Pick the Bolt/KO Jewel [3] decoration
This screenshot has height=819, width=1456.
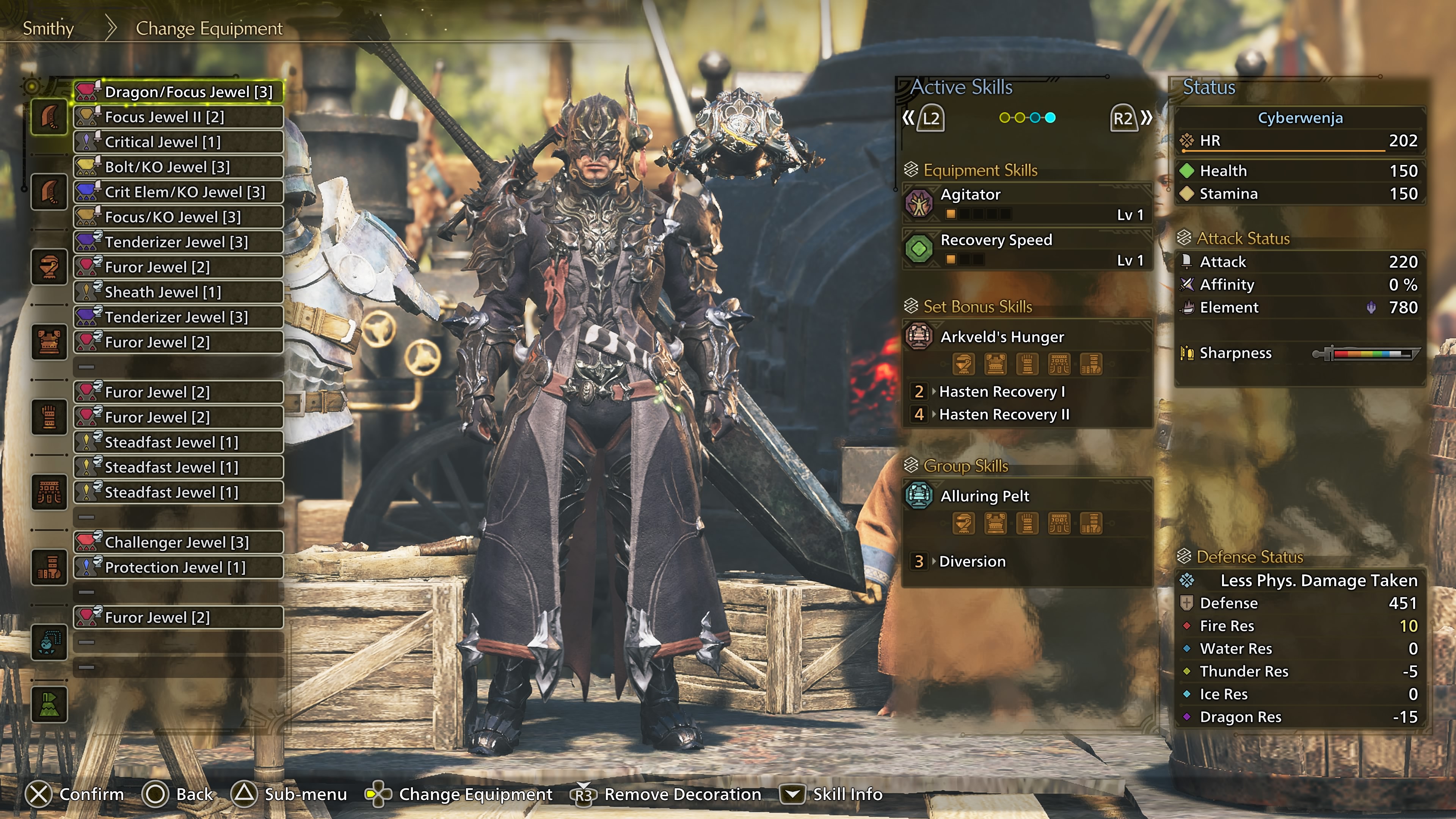179,167
